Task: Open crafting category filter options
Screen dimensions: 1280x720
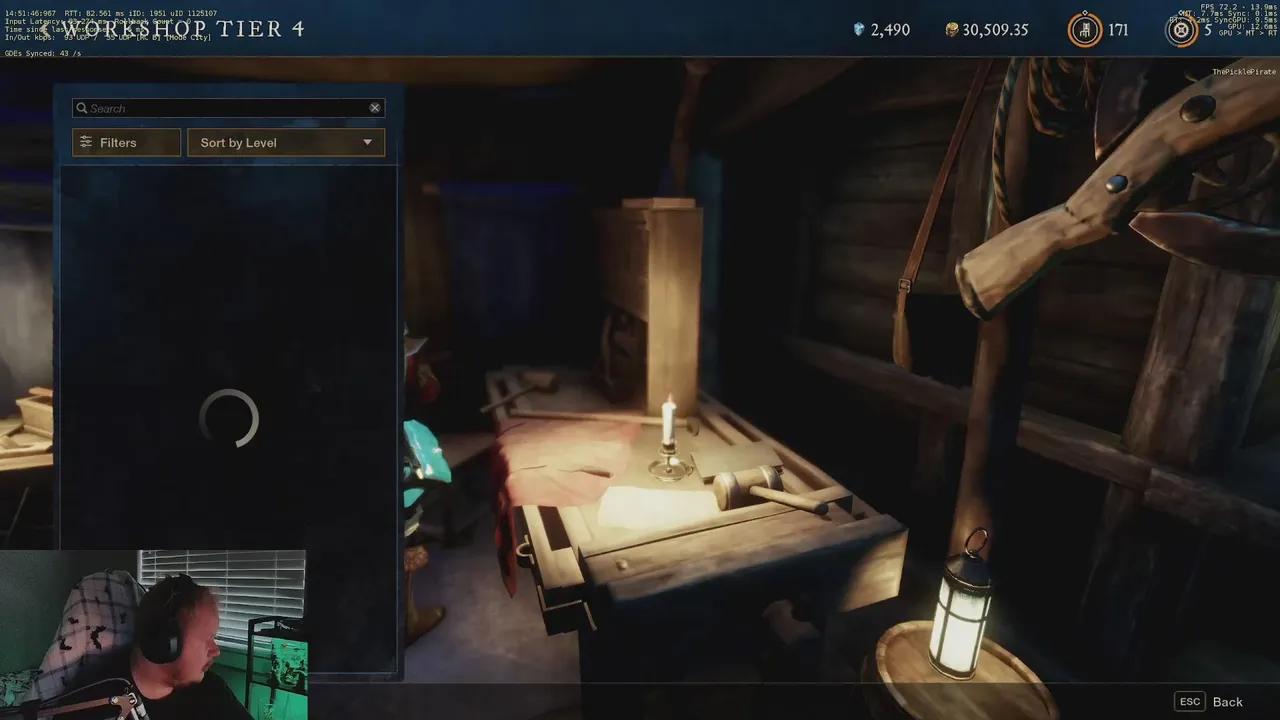Action: [x=125, y=142]
